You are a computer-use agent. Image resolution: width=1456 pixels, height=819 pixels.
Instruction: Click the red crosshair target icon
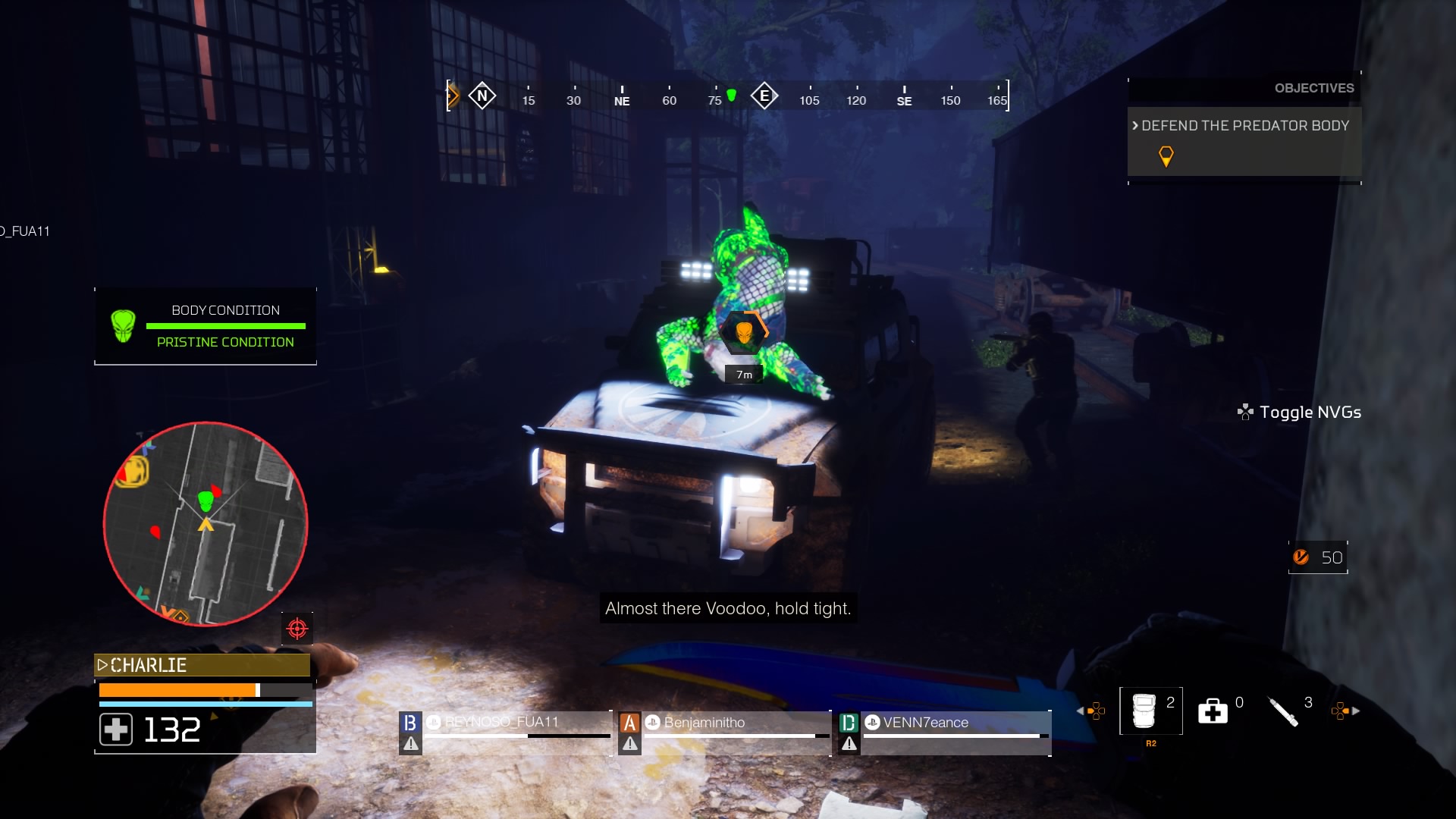[x=297, y=629]
